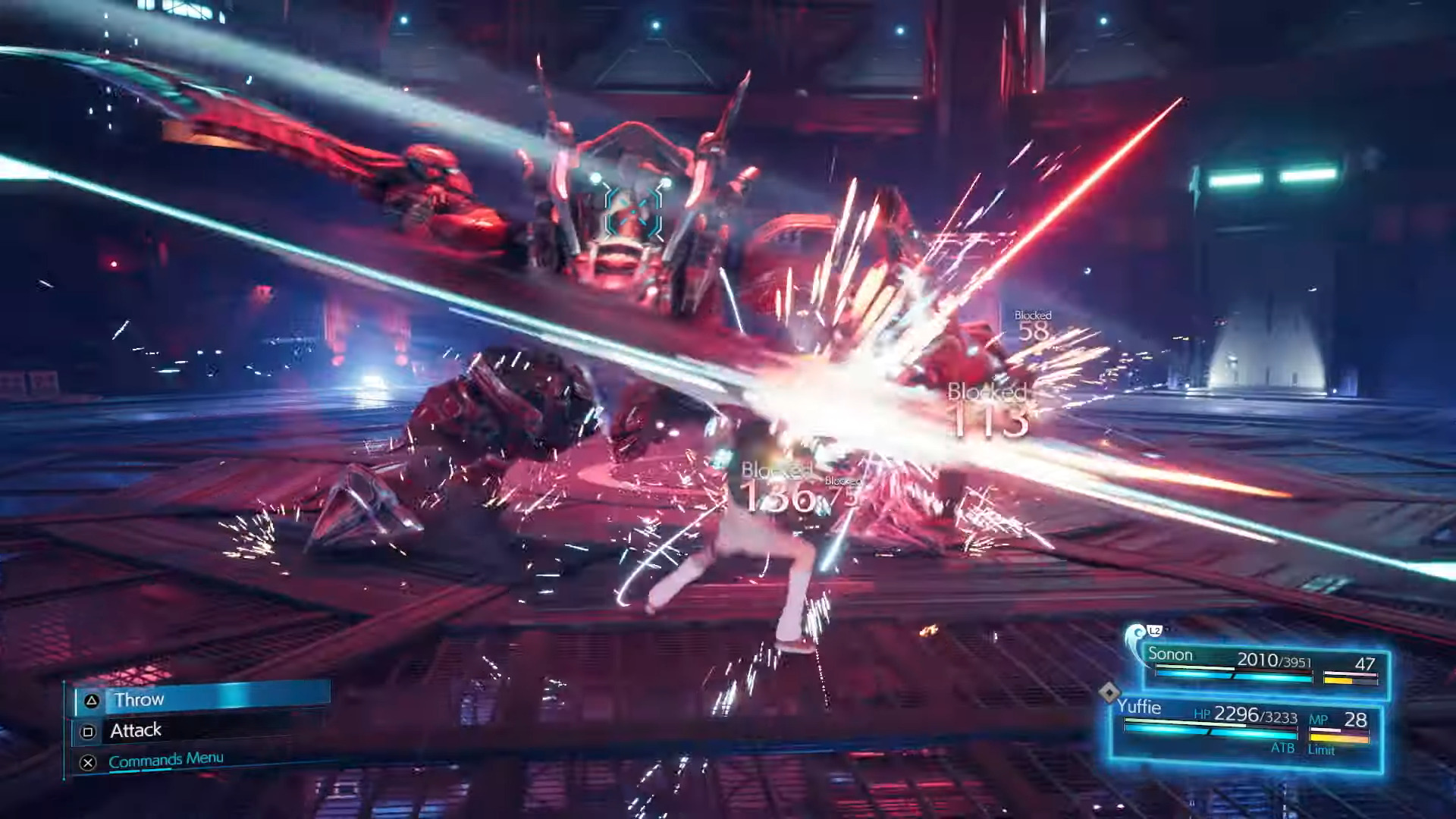Screen dimensions: 1456x819
Task: Click the diamond leader marker beside Yuffie's name
Action: [x=1110, y=691]
